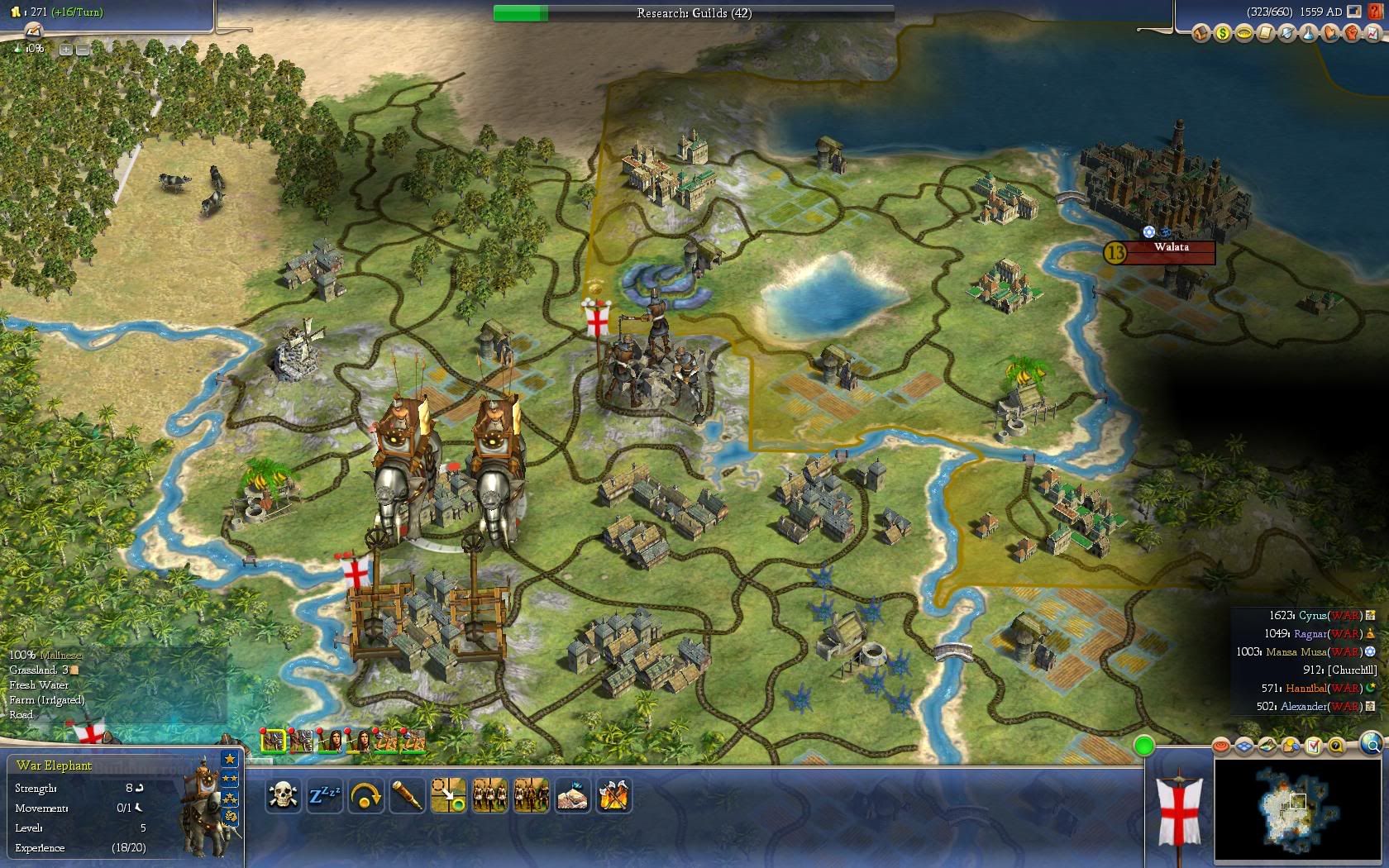Activate the spyglass explore command
This screenshot has width=1389, height=868.
(407, 796)
